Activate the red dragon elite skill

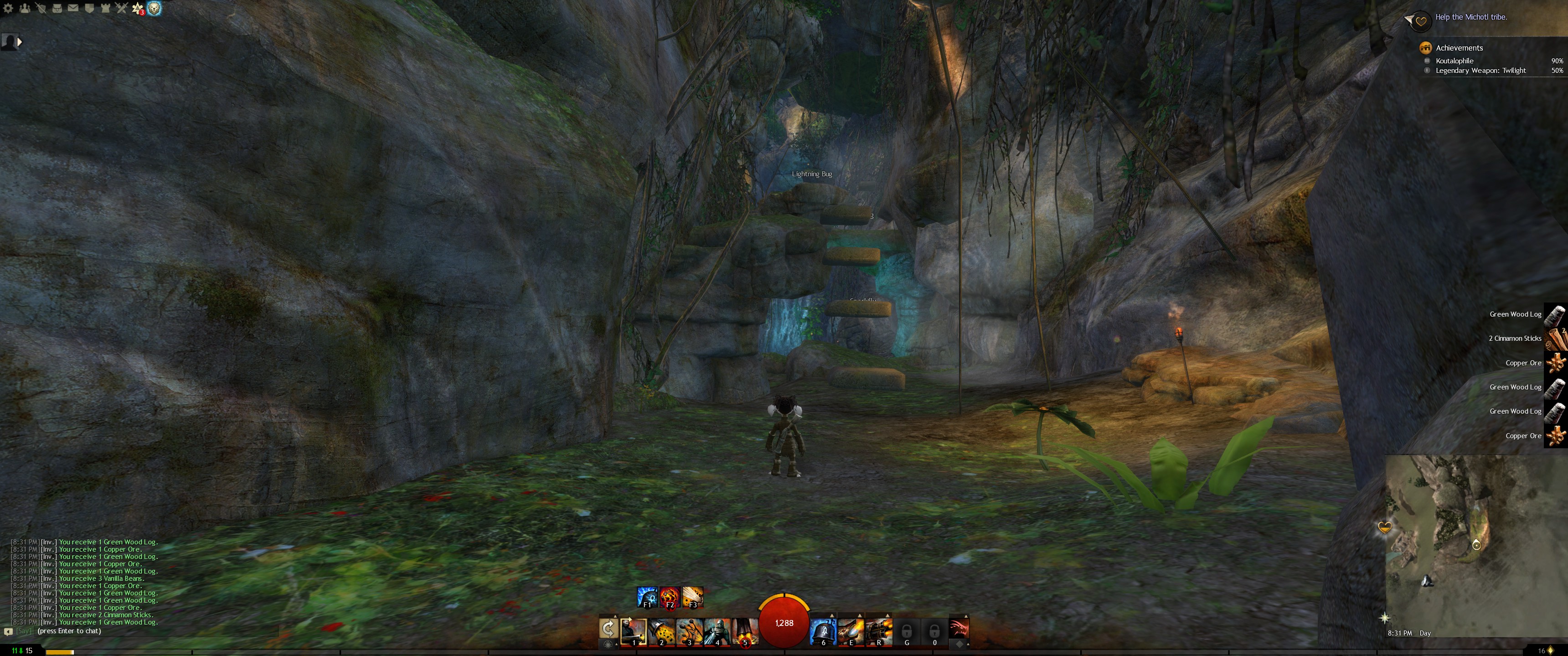pos(958,629)
